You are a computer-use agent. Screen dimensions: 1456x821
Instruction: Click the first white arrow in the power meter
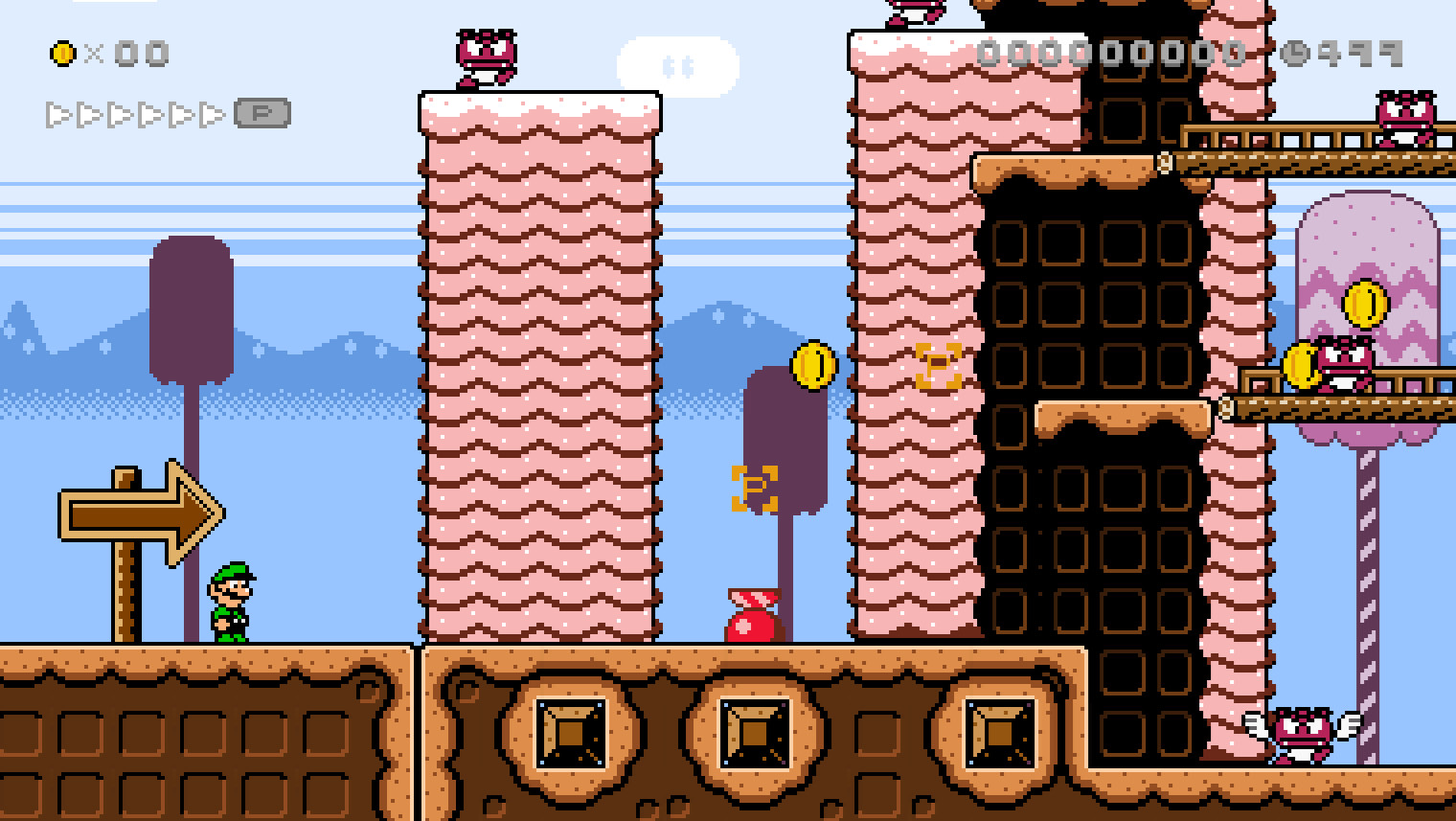(x=57, y=111)
